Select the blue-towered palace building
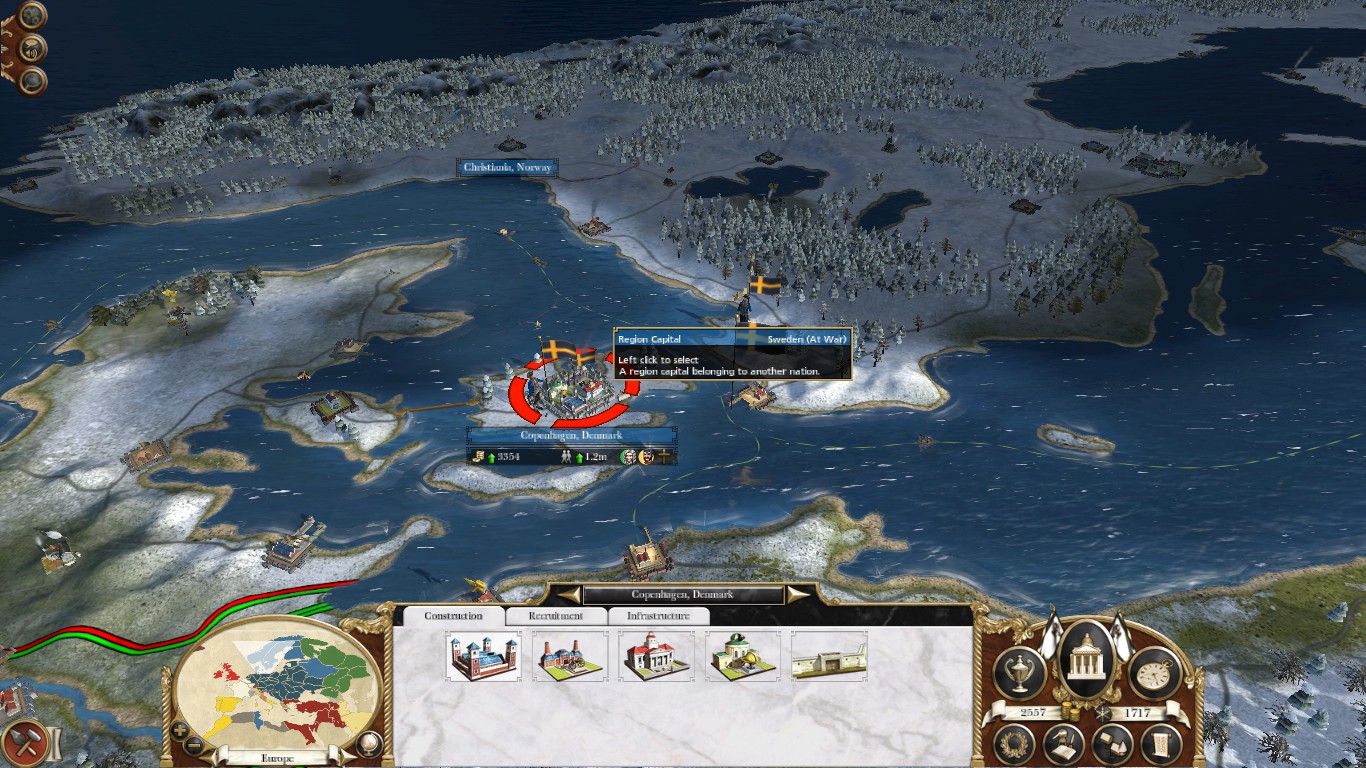 point(483,656)
